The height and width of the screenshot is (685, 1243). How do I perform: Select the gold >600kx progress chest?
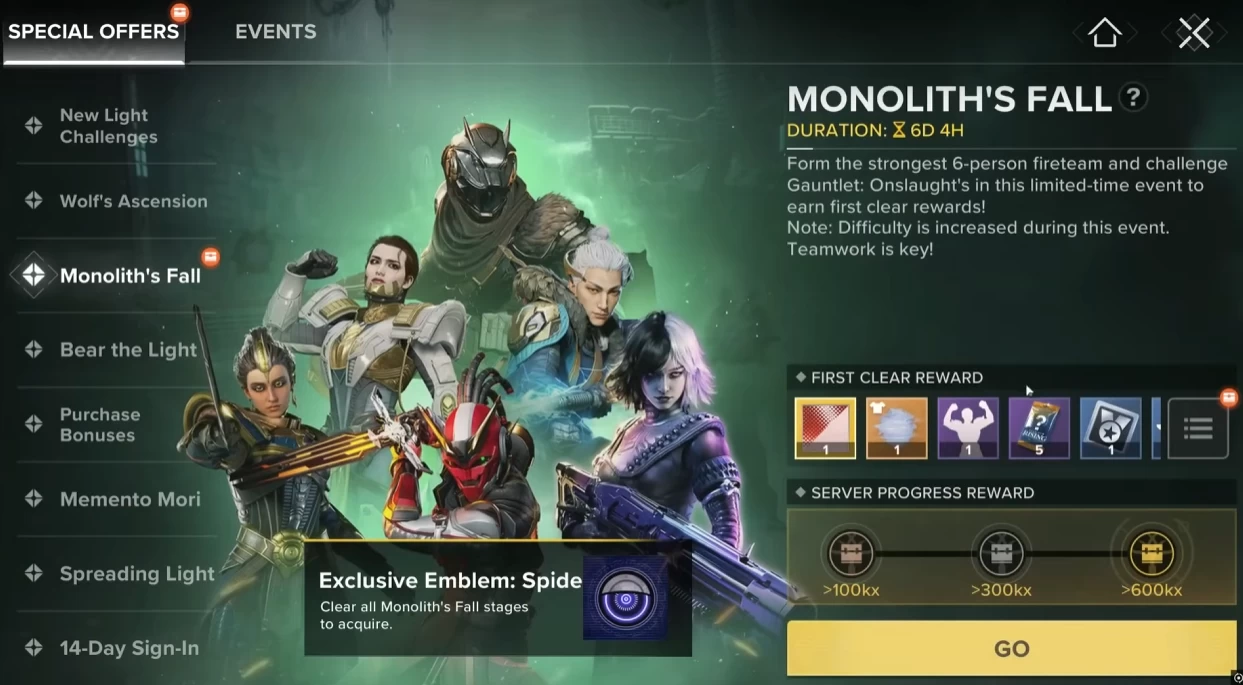1151,552
